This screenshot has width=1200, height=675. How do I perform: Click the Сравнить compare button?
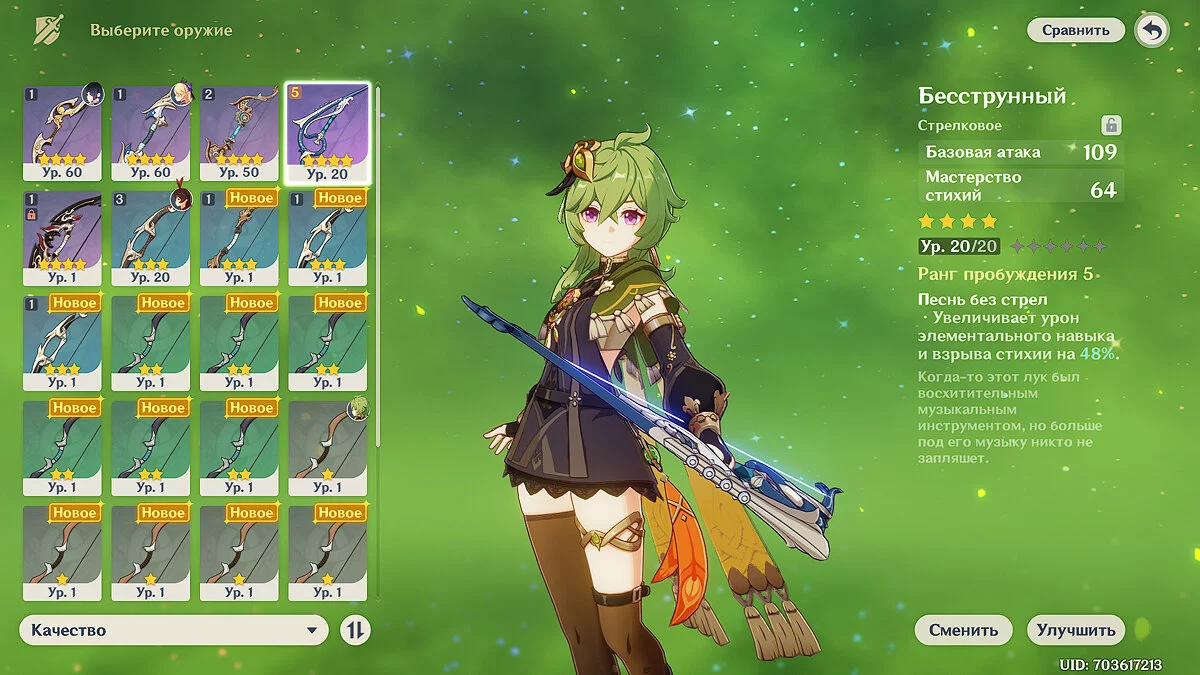1076,30
